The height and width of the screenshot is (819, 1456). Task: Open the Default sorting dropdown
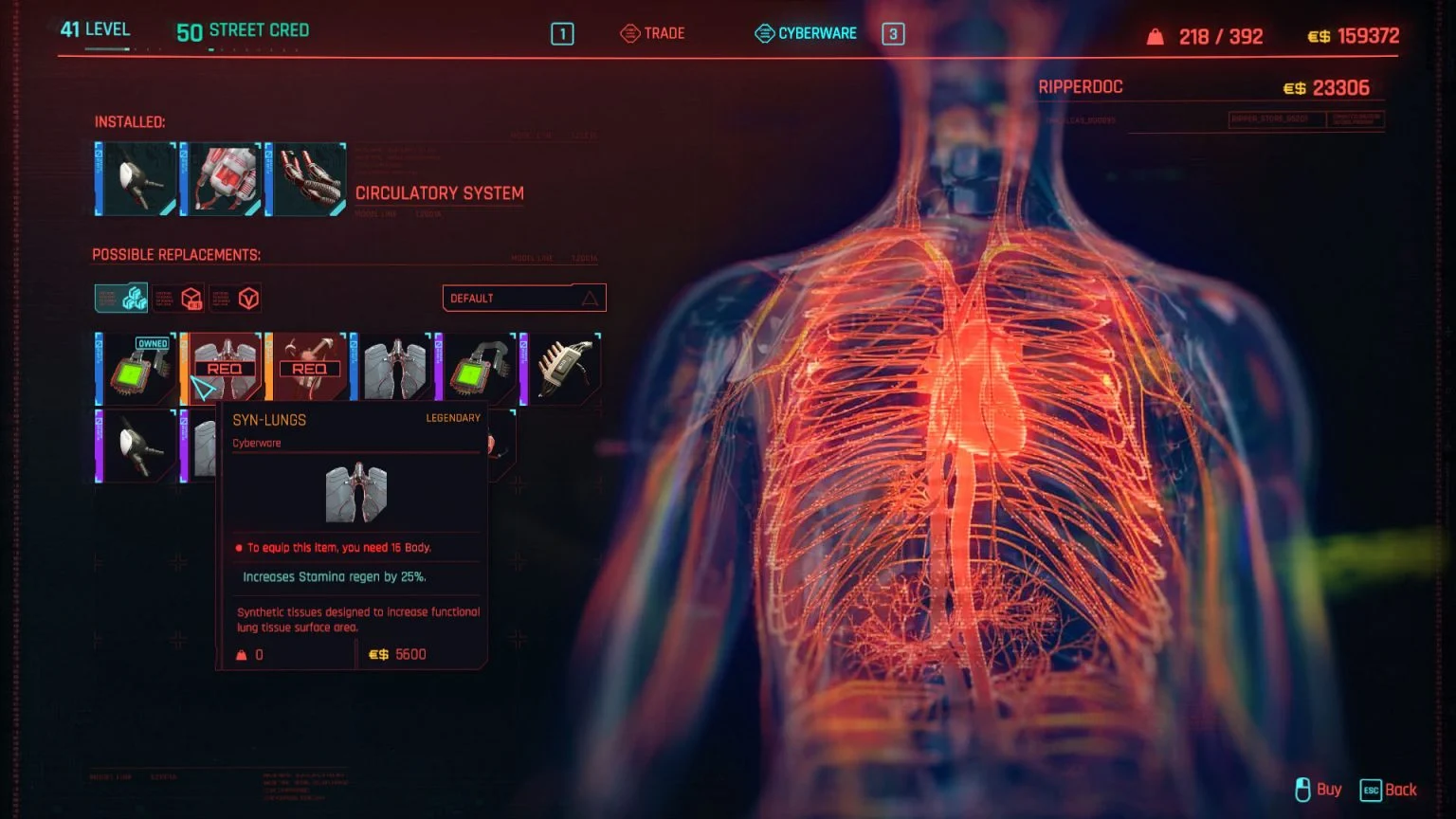[x=523, y=298]
